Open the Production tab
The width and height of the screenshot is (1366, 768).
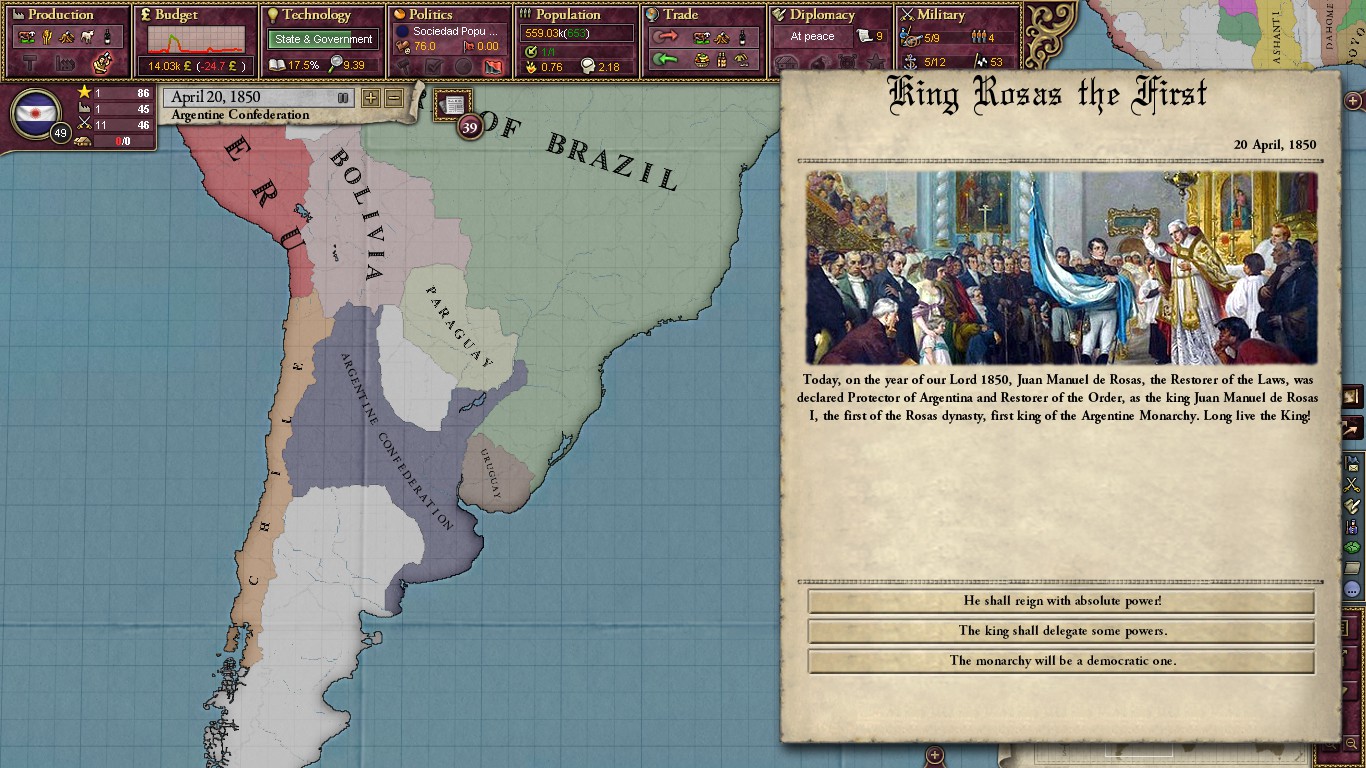pos(62,15)
